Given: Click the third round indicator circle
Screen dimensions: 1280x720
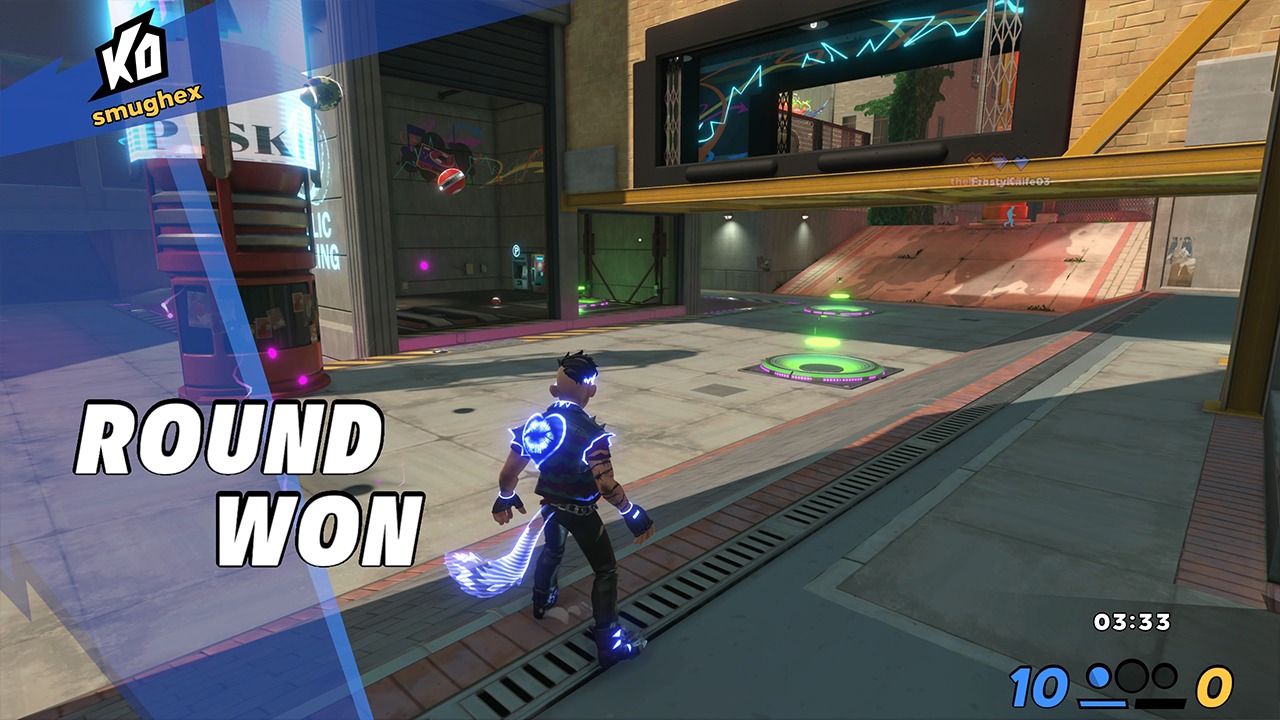Looking at the screenshot, I should [1163, 678].
